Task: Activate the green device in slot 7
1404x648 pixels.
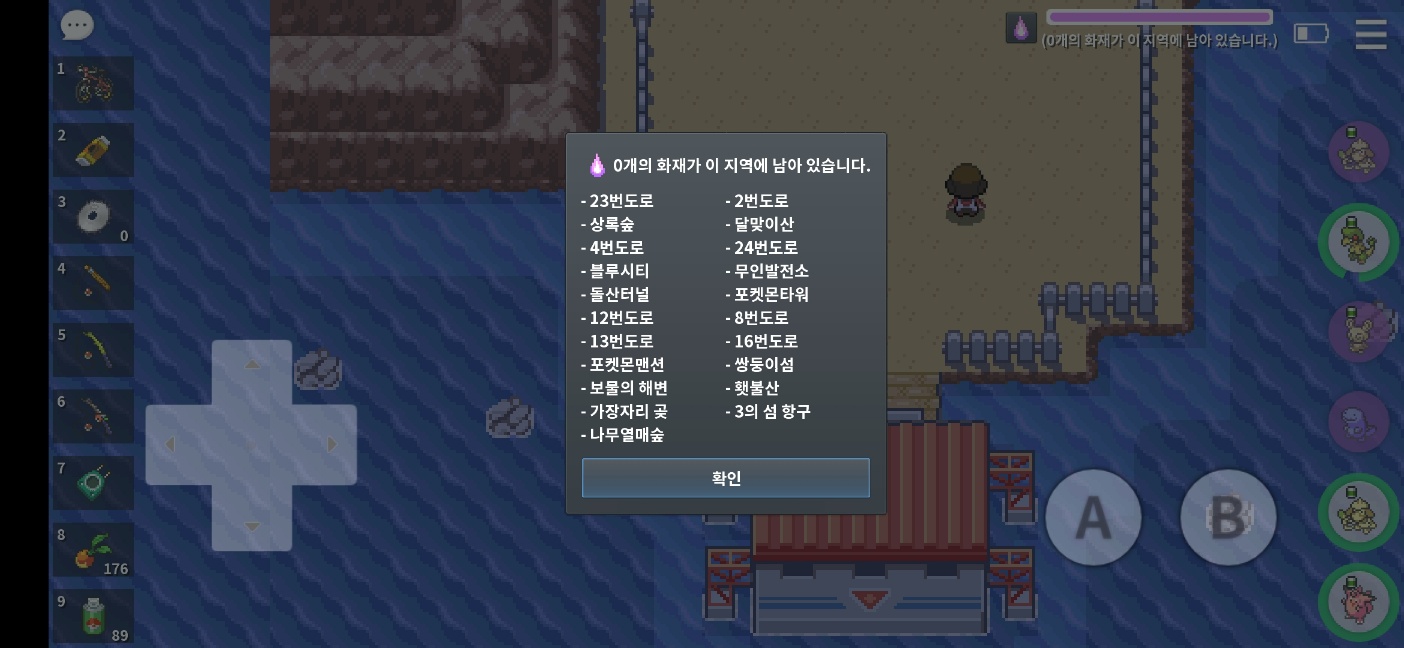Action: (x=94, y=483)
